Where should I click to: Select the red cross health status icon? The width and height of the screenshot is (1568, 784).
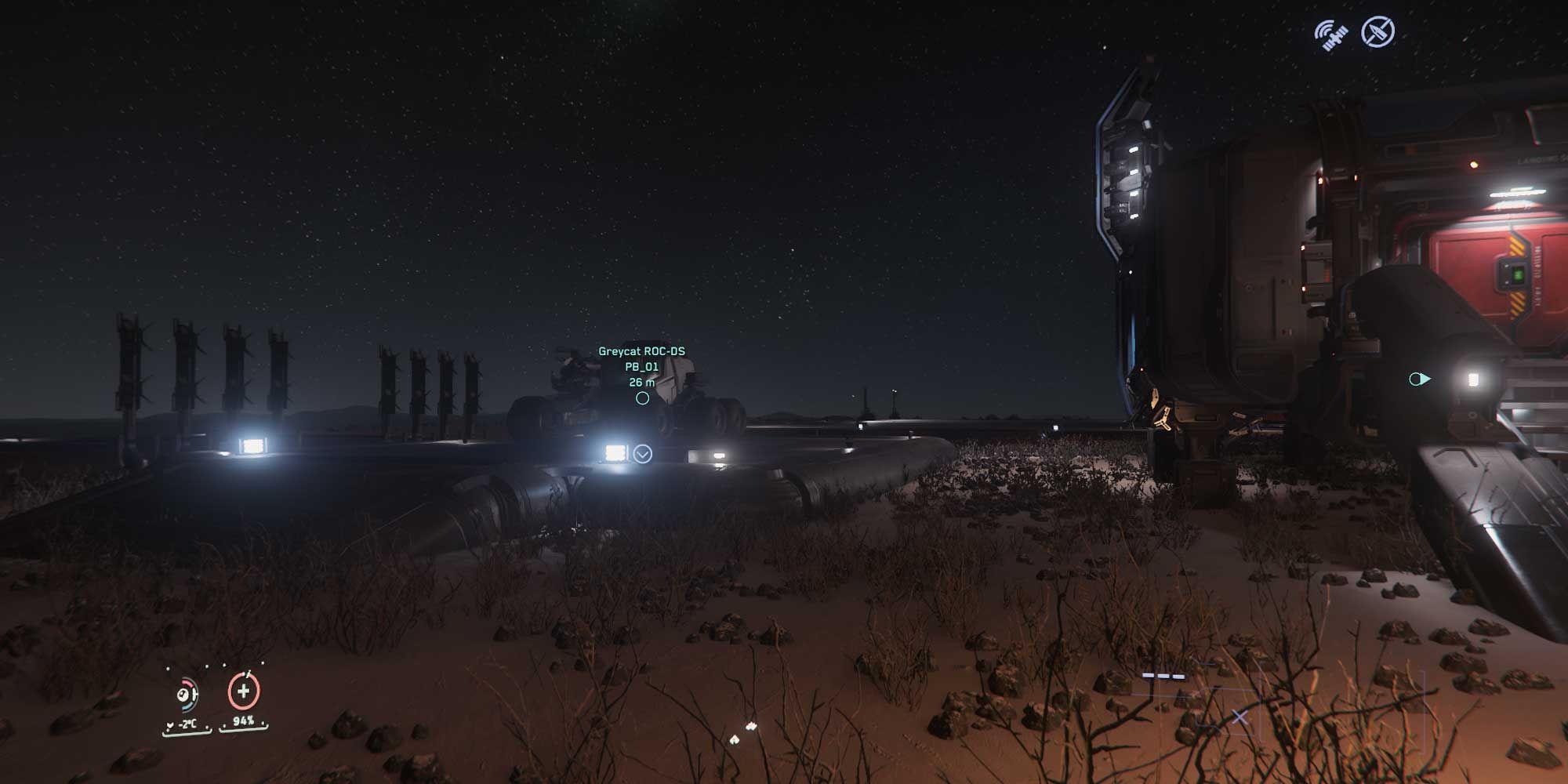click(244, 691)
